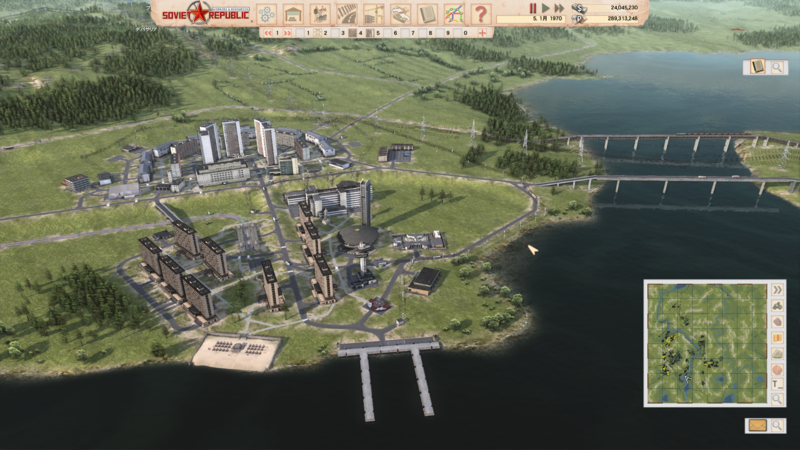
Task: Open the book icon at the right edge
Action: click(758, 67)
